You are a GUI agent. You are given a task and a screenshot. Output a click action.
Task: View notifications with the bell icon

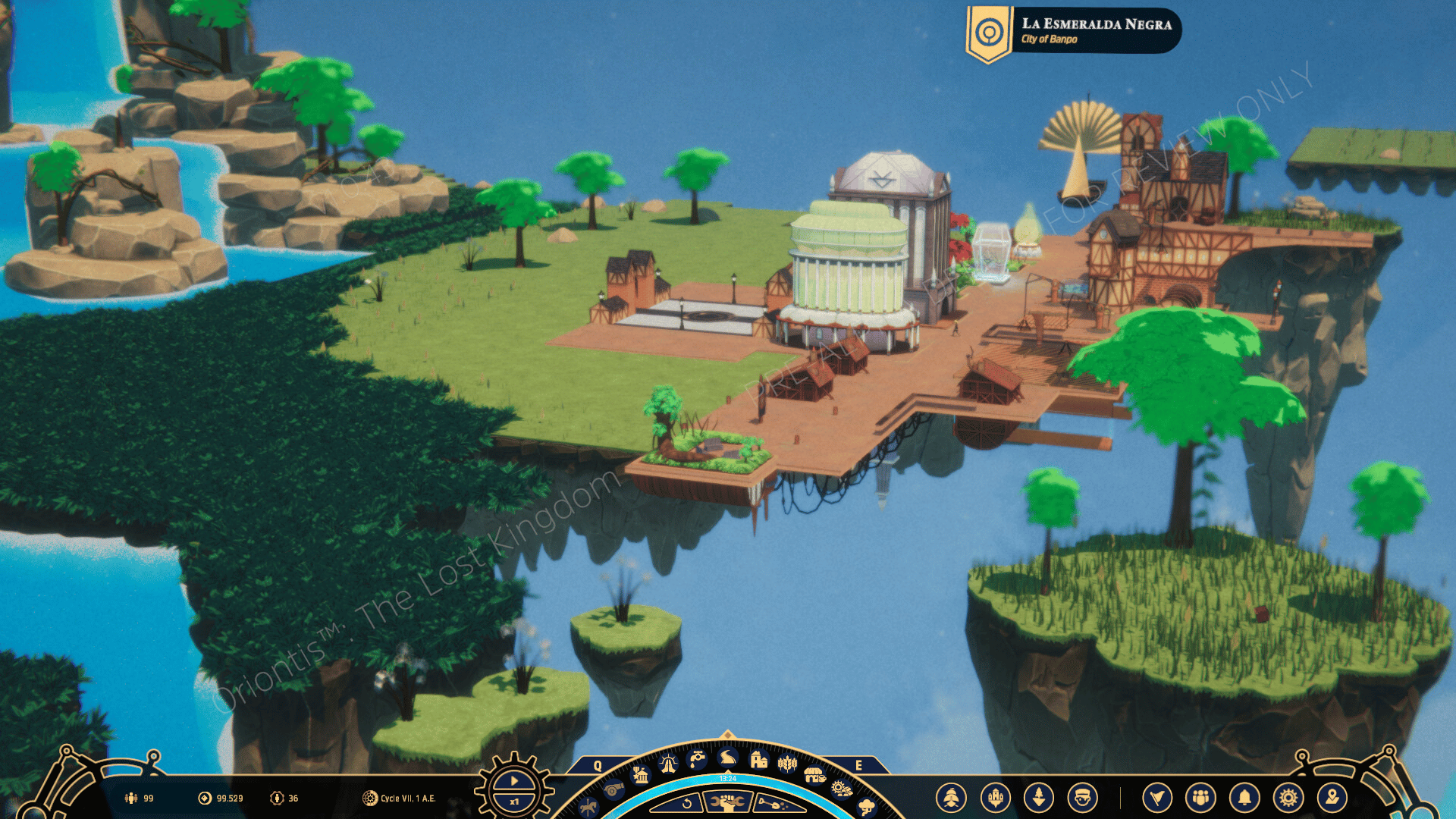(1244, 798)
